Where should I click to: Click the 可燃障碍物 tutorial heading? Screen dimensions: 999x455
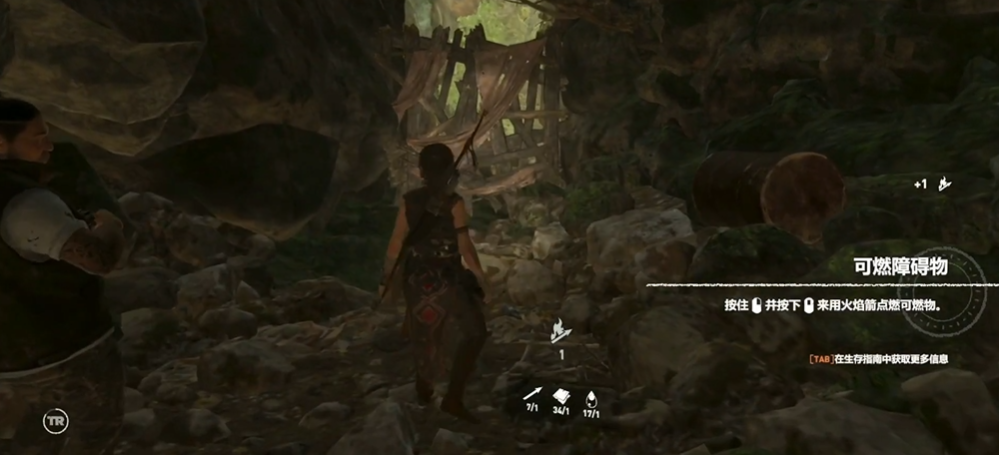pyautogui.click(x=900, y=267)
